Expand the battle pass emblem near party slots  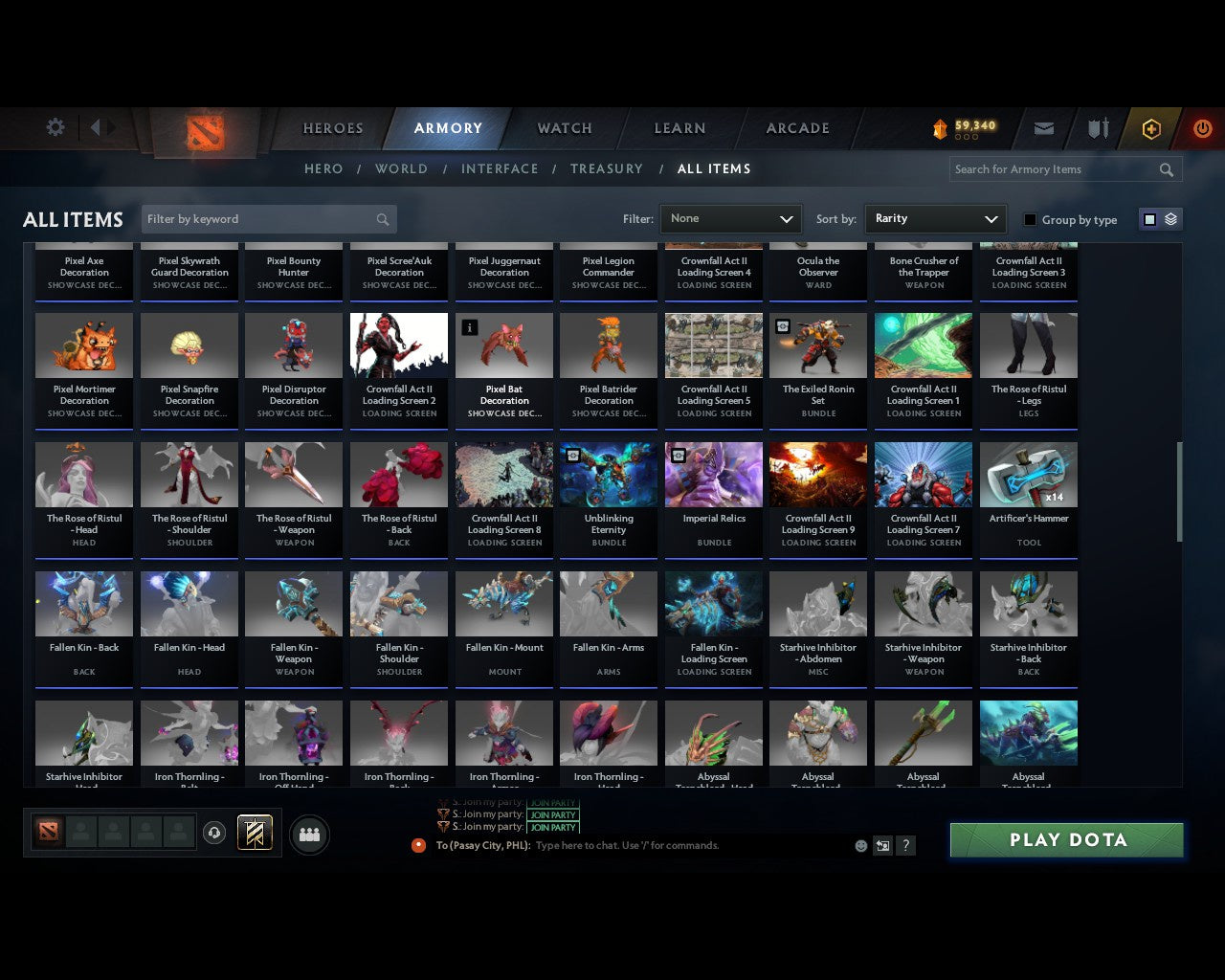pos(255,832)
